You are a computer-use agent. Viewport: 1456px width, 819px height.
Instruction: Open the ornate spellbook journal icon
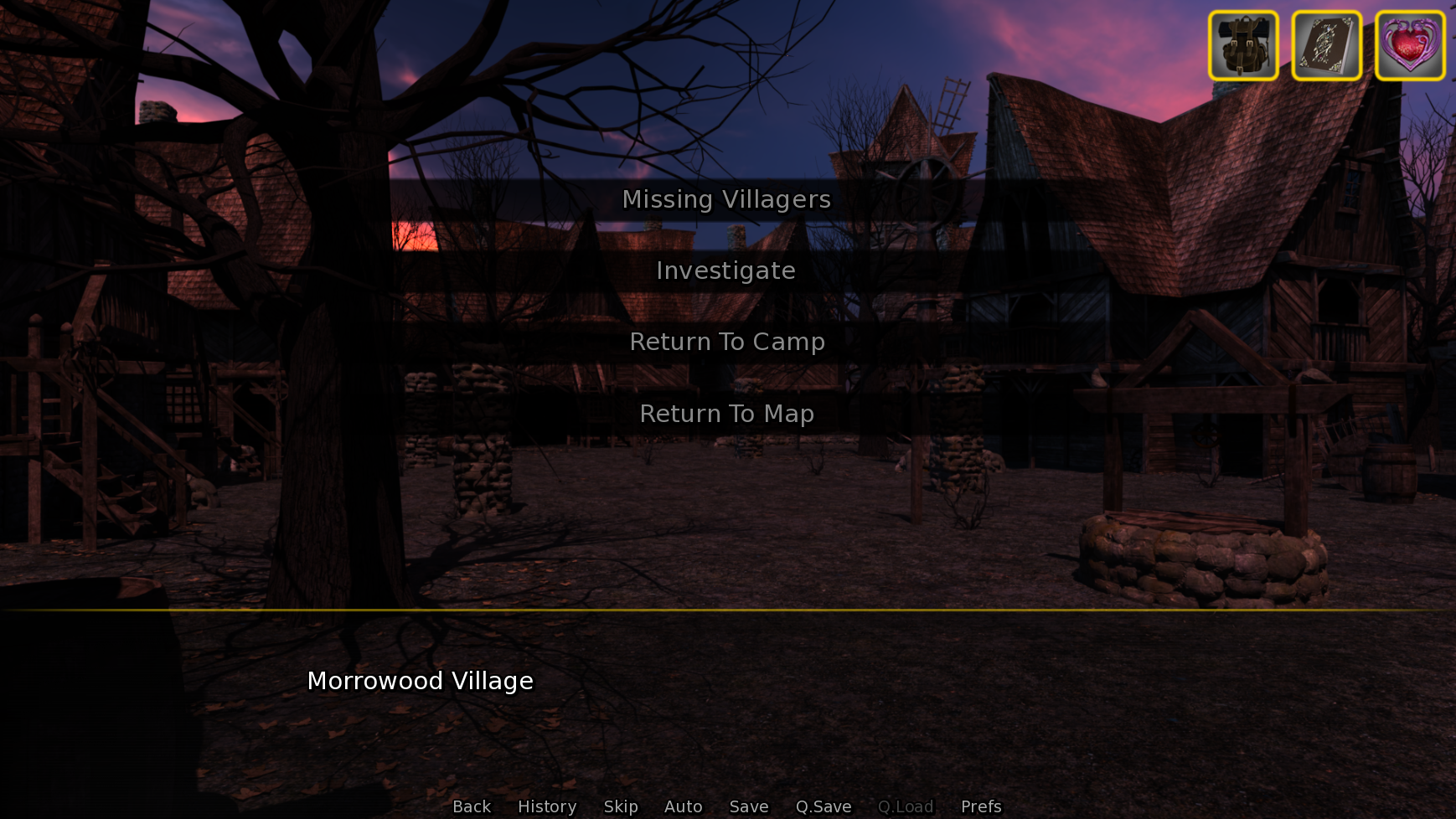(x=1326, y=46)
